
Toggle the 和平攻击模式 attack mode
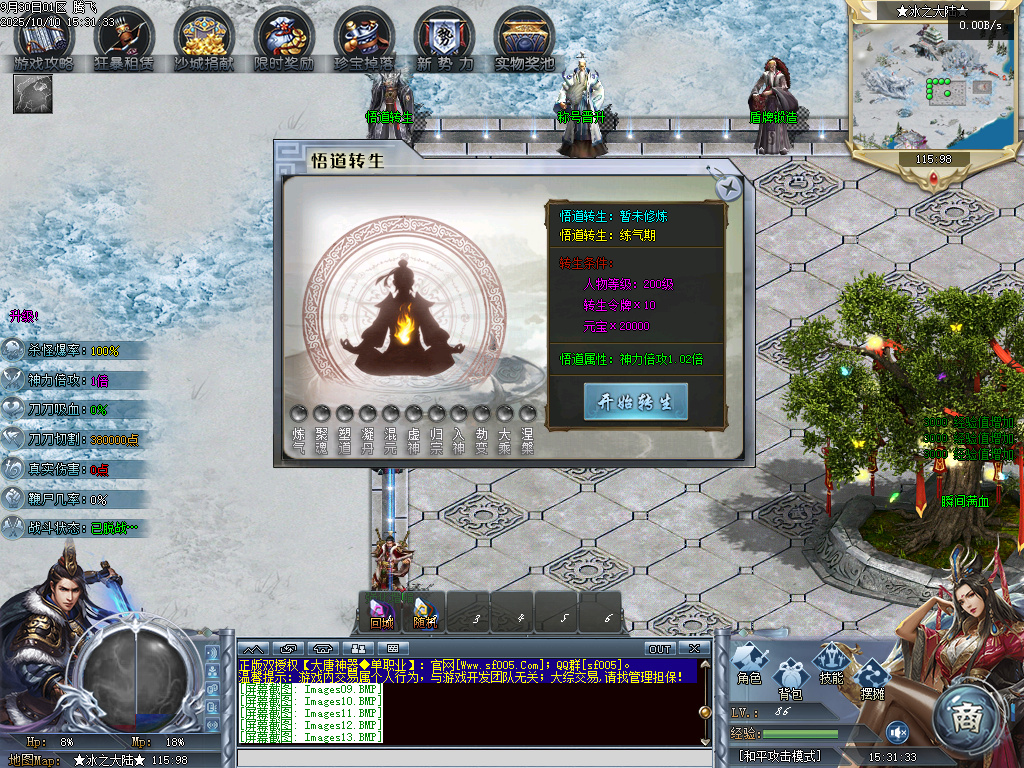780,756
